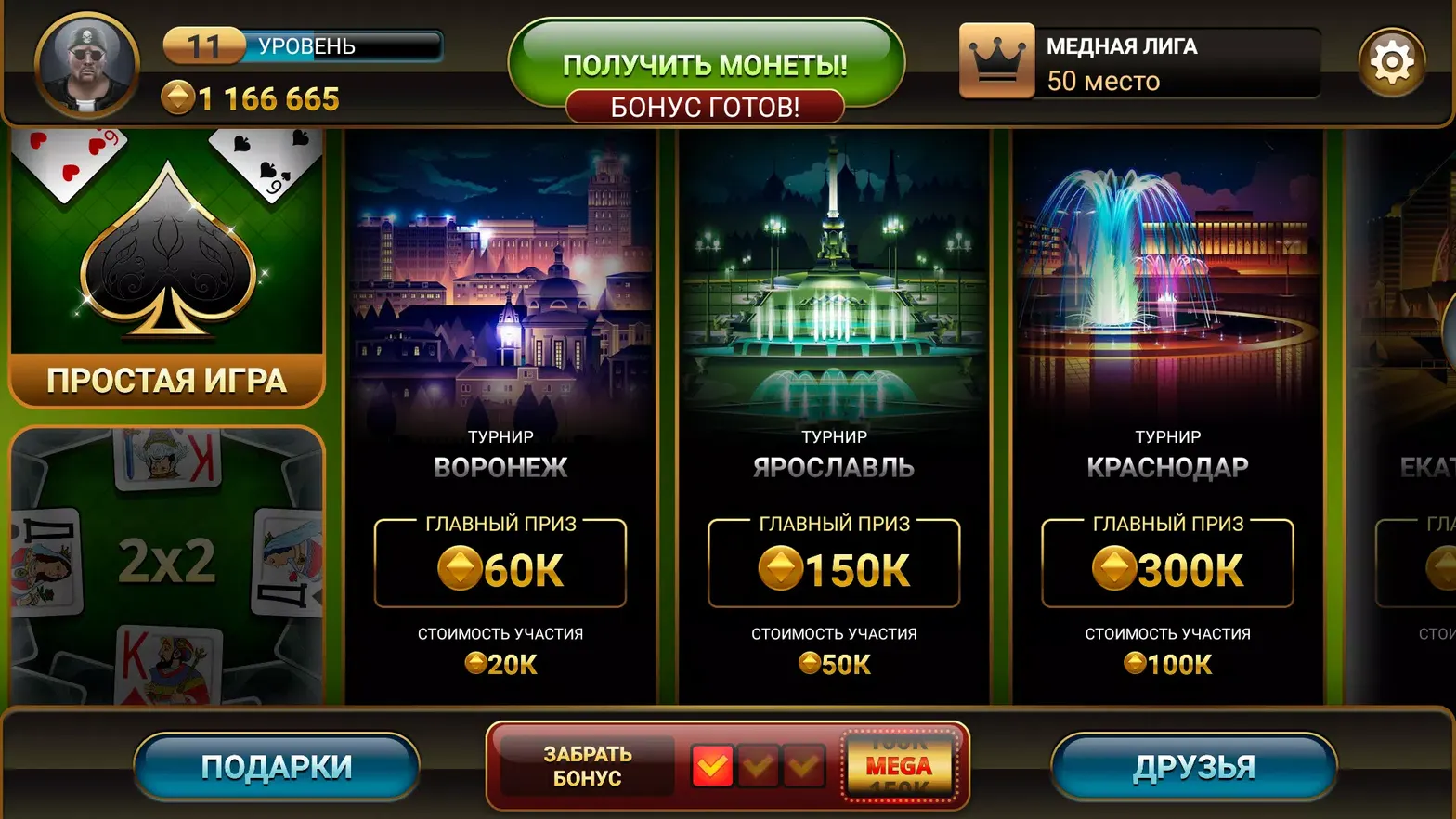1456x819 pixels.
Task: Open the Друзья button
Action: click(1192, 765)
